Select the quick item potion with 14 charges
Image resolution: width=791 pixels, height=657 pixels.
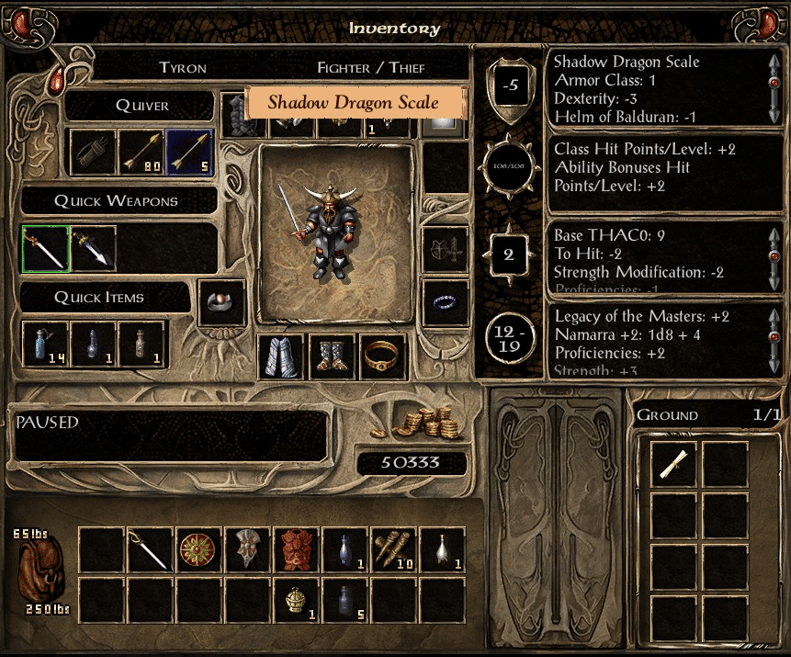[46, 344]
